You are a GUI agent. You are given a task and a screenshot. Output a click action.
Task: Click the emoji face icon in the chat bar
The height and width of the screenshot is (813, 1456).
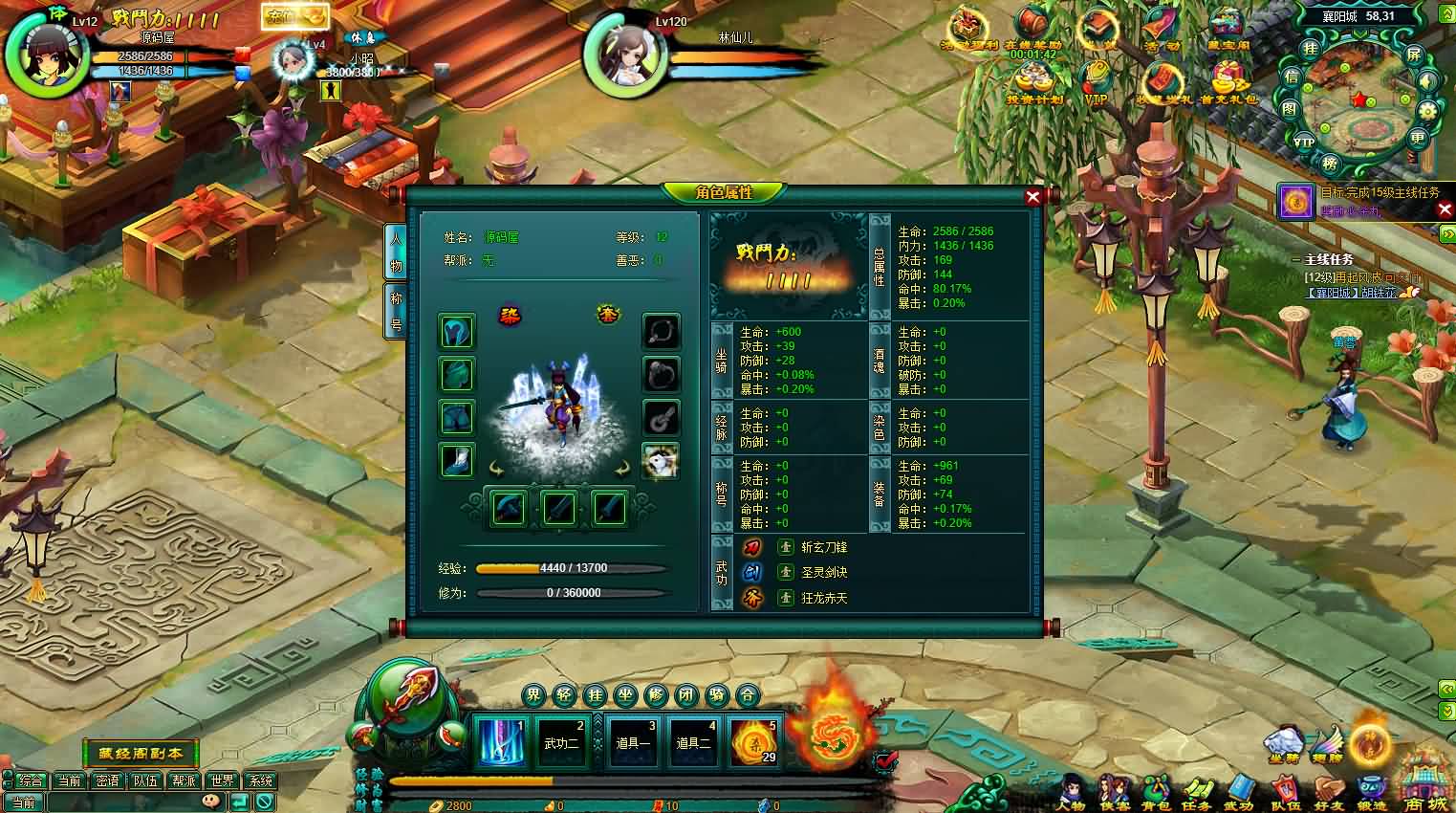[x=212, y=802]
